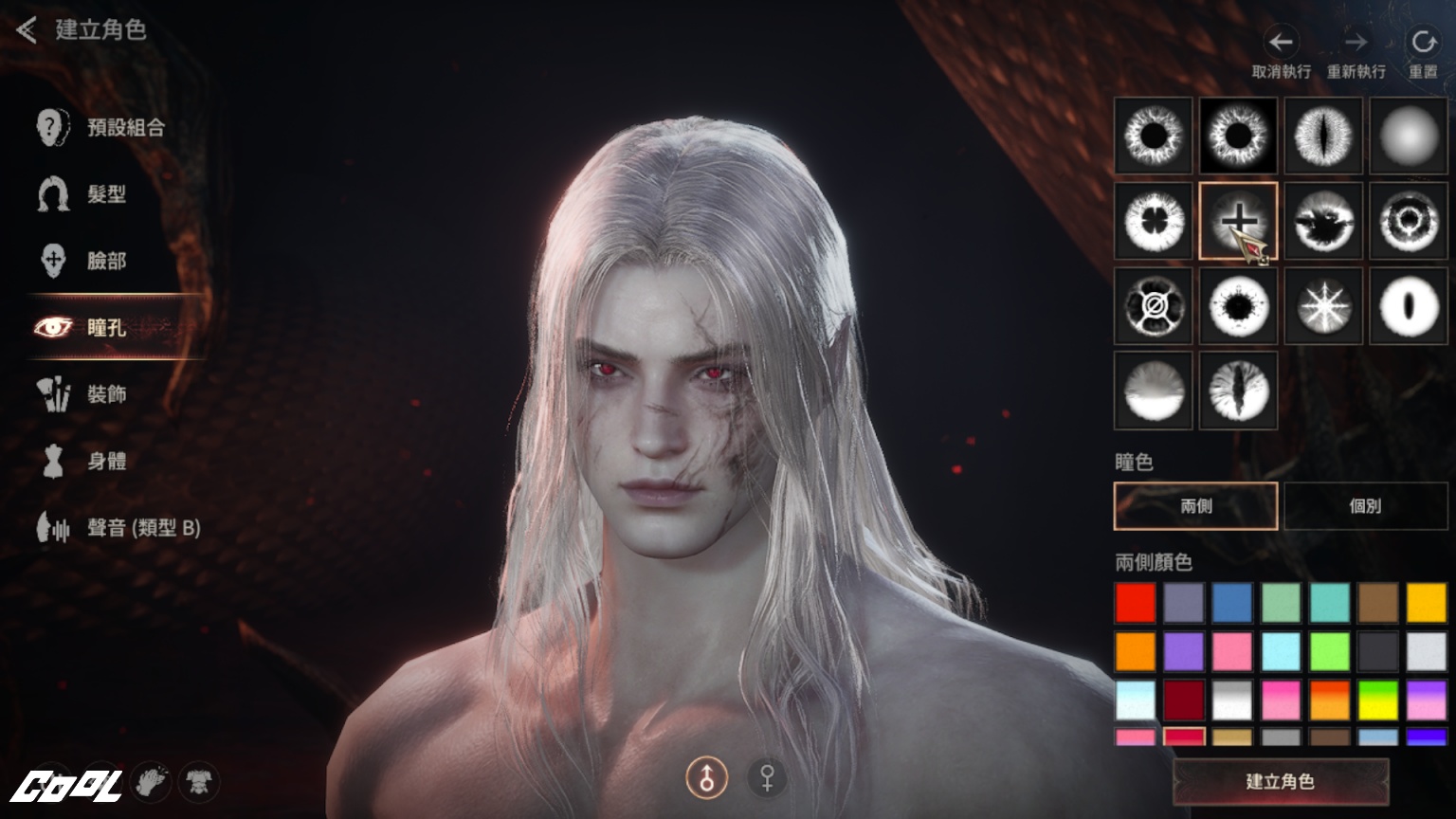Click the 取消執行 undo arrow

coord(1281,43)
